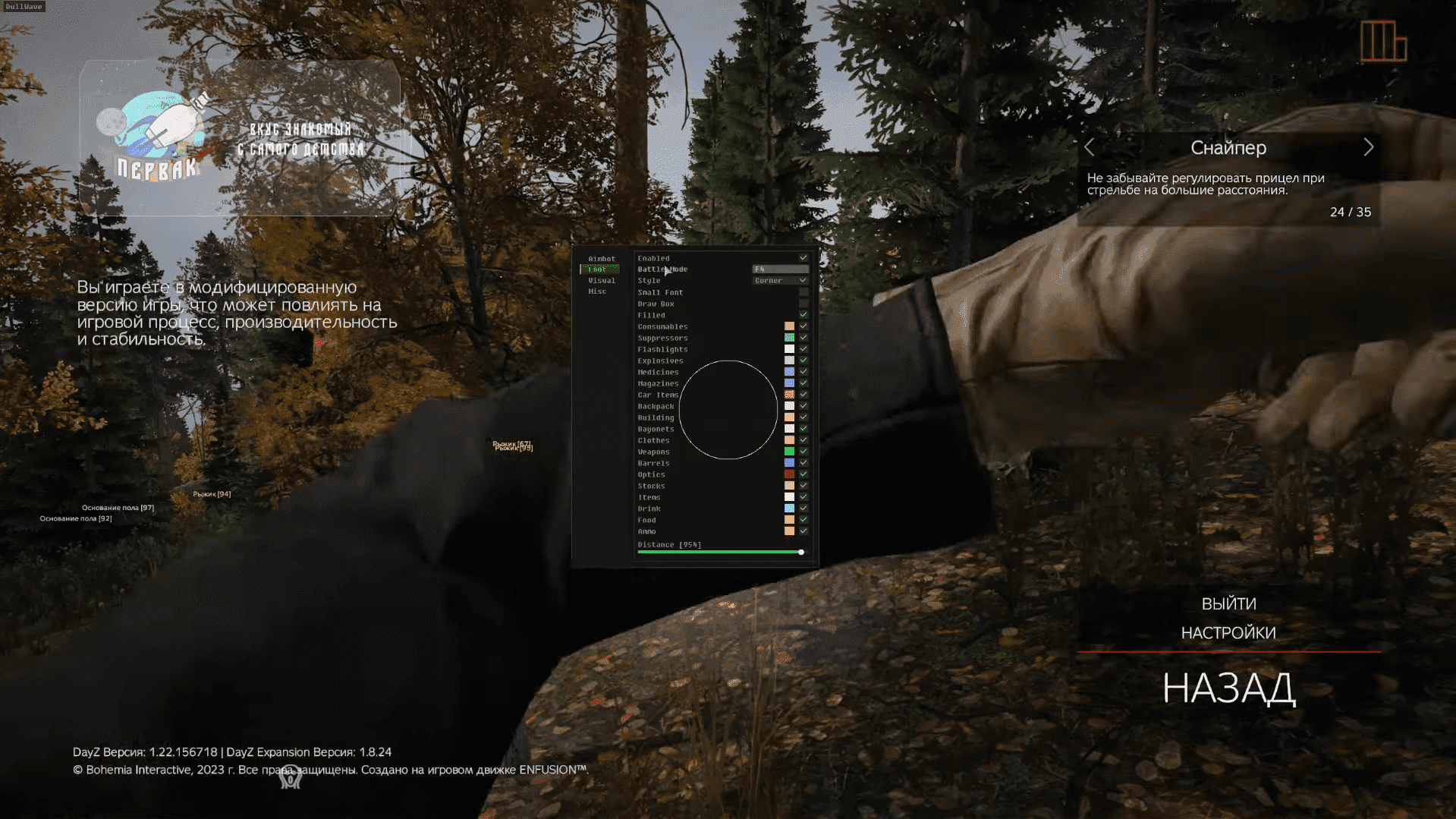Open the НАСТРОЙКИ settings menu
1456x819 pixels.
coord(1228,633)
